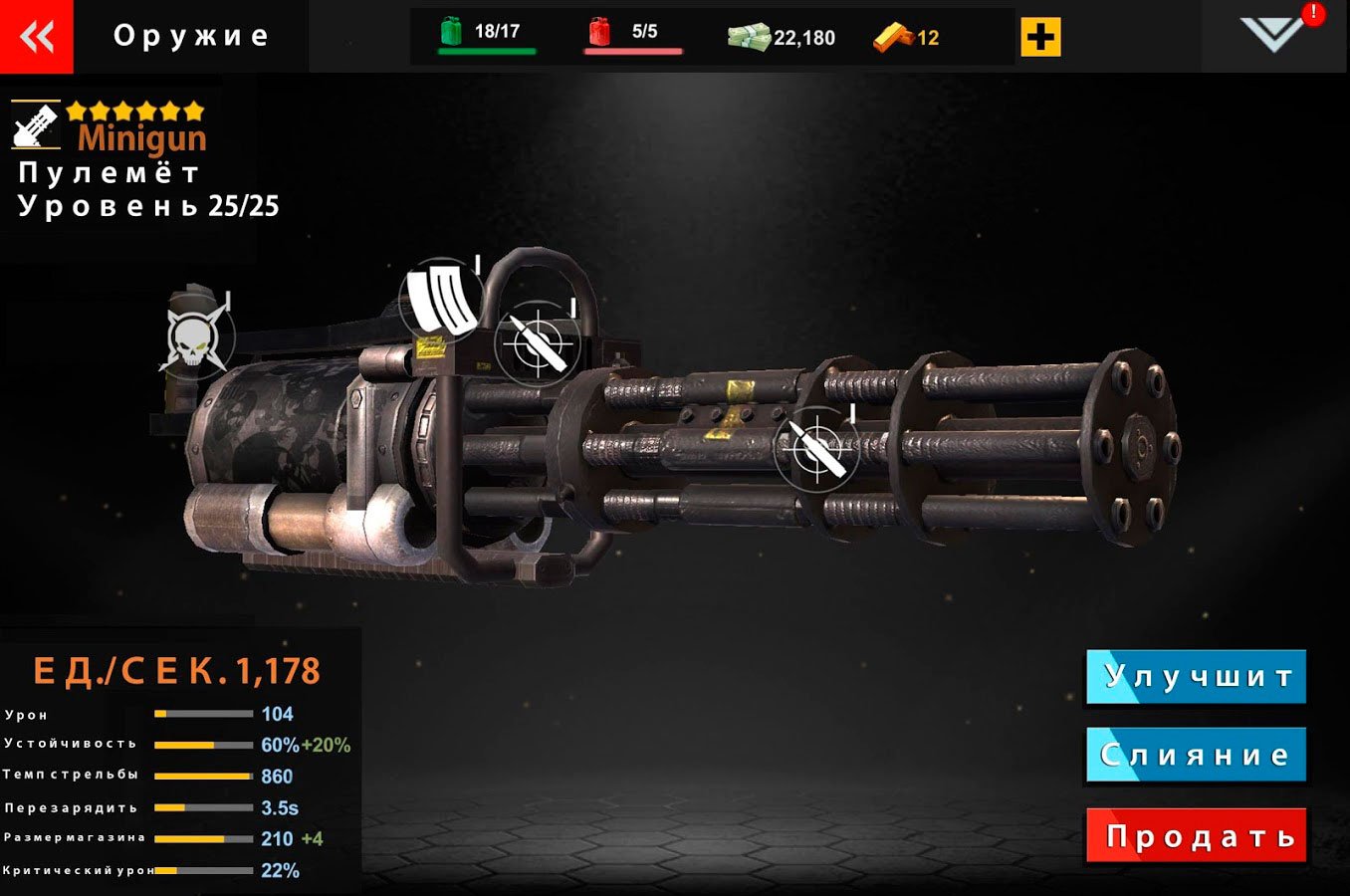
Task: Go back using the red double-arrow button
Action: point(37,37)
